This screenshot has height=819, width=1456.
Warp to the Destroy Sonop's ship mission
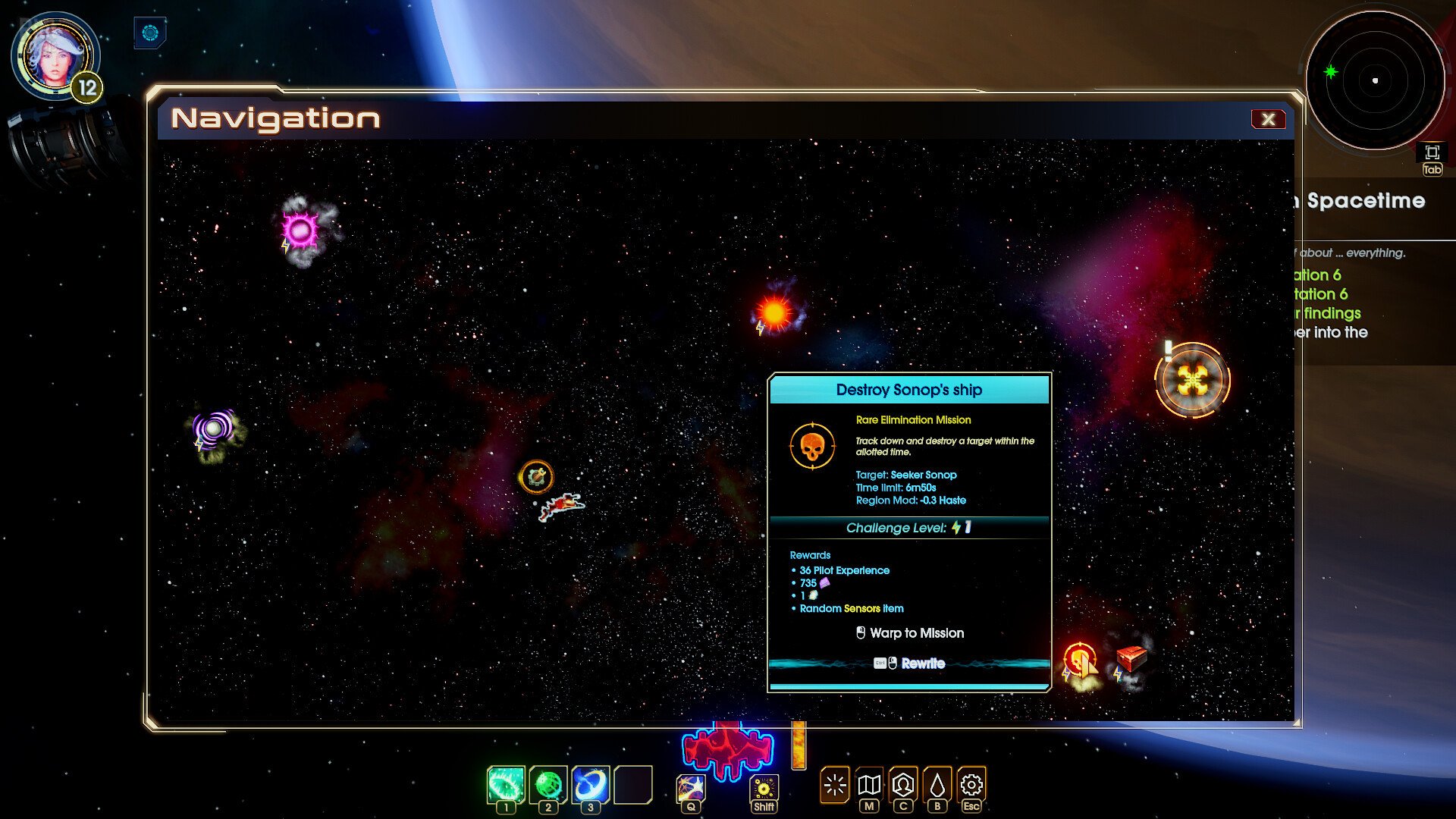coord(909,633)
